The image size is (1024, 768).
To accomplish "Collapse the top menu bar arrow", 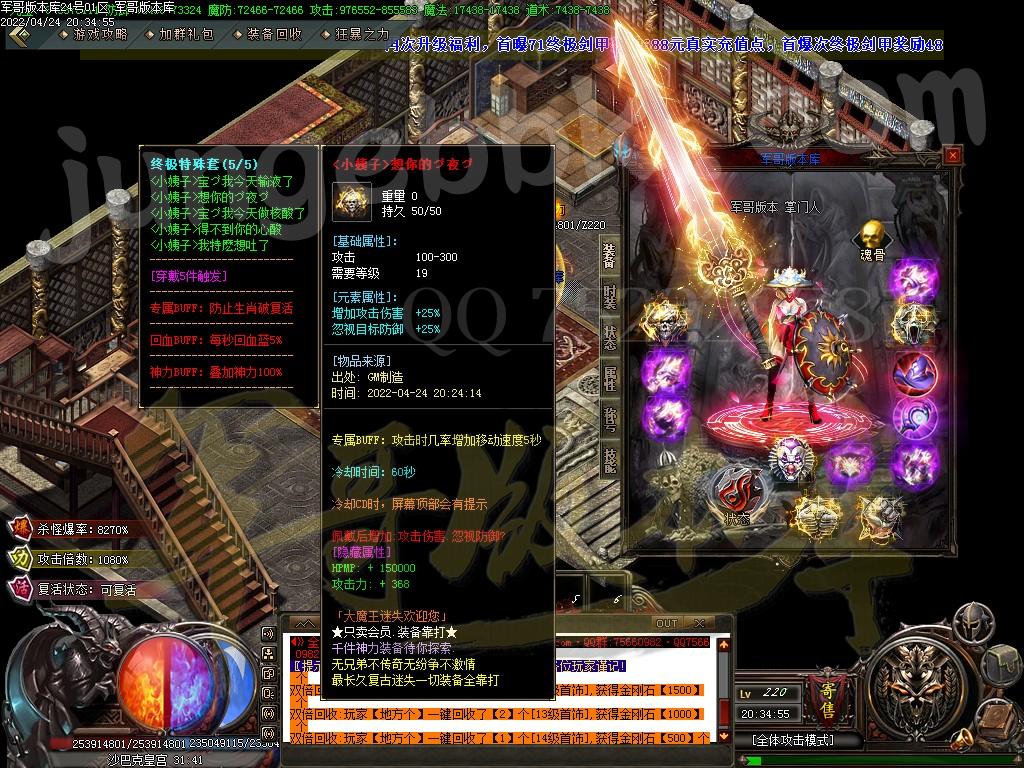I will click(22, 34).
